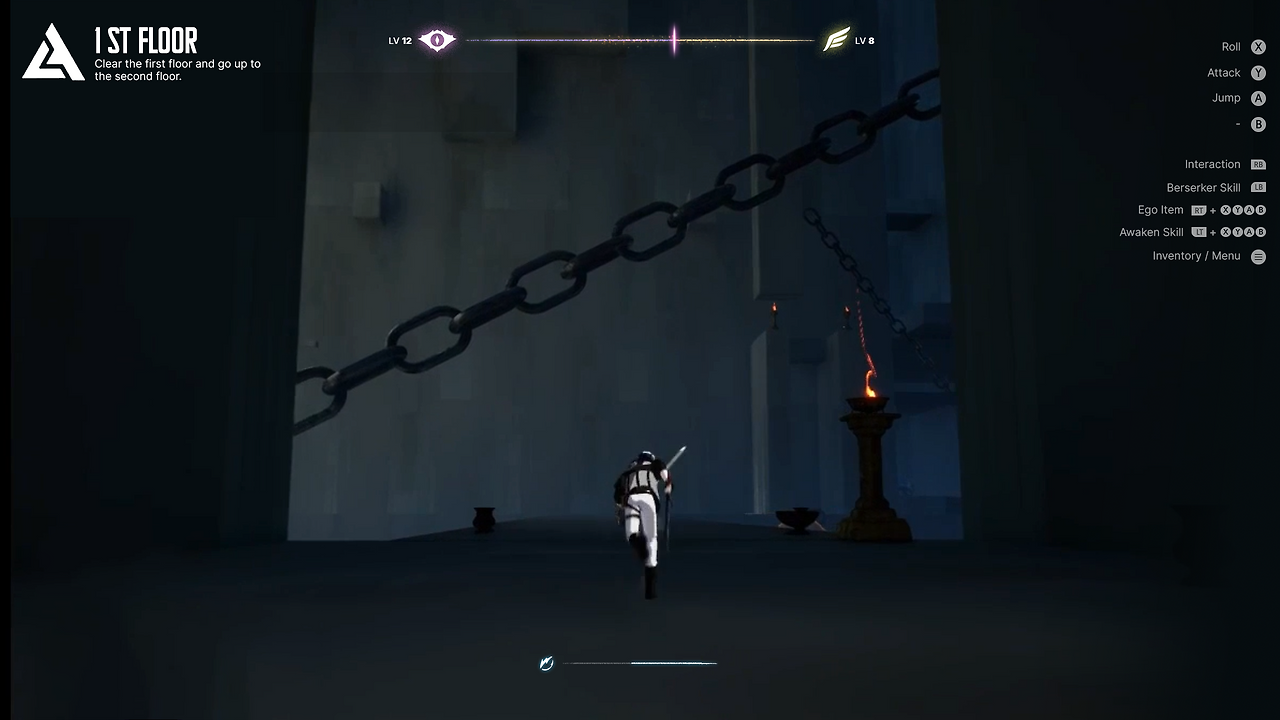Select the golden wing emblem beside LV 8
This screenshot has height=720, width=1280.
tap(837, 40)
